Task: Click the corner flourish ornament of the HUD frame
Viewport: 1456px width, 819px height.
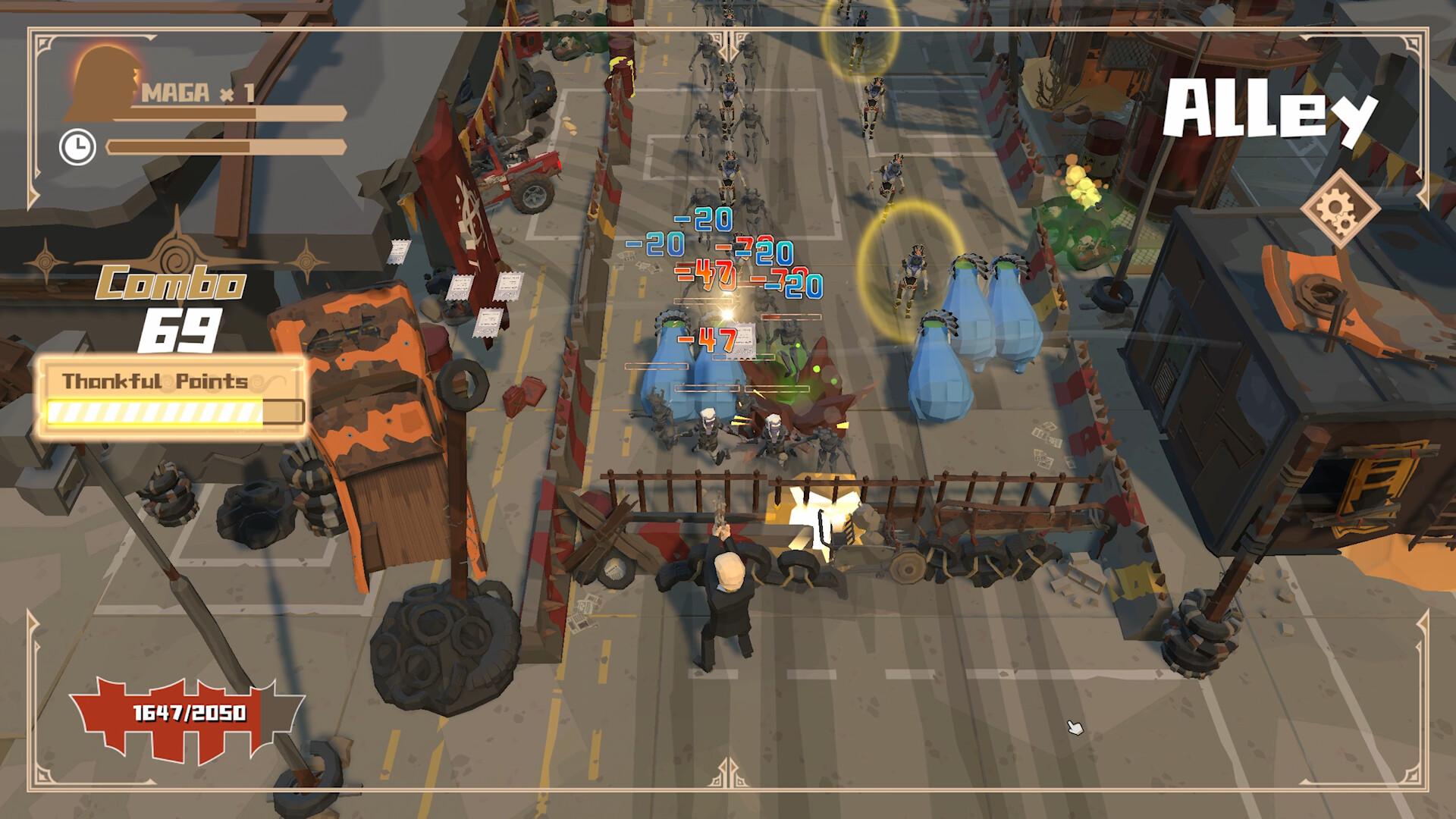Action: (42, 42)
